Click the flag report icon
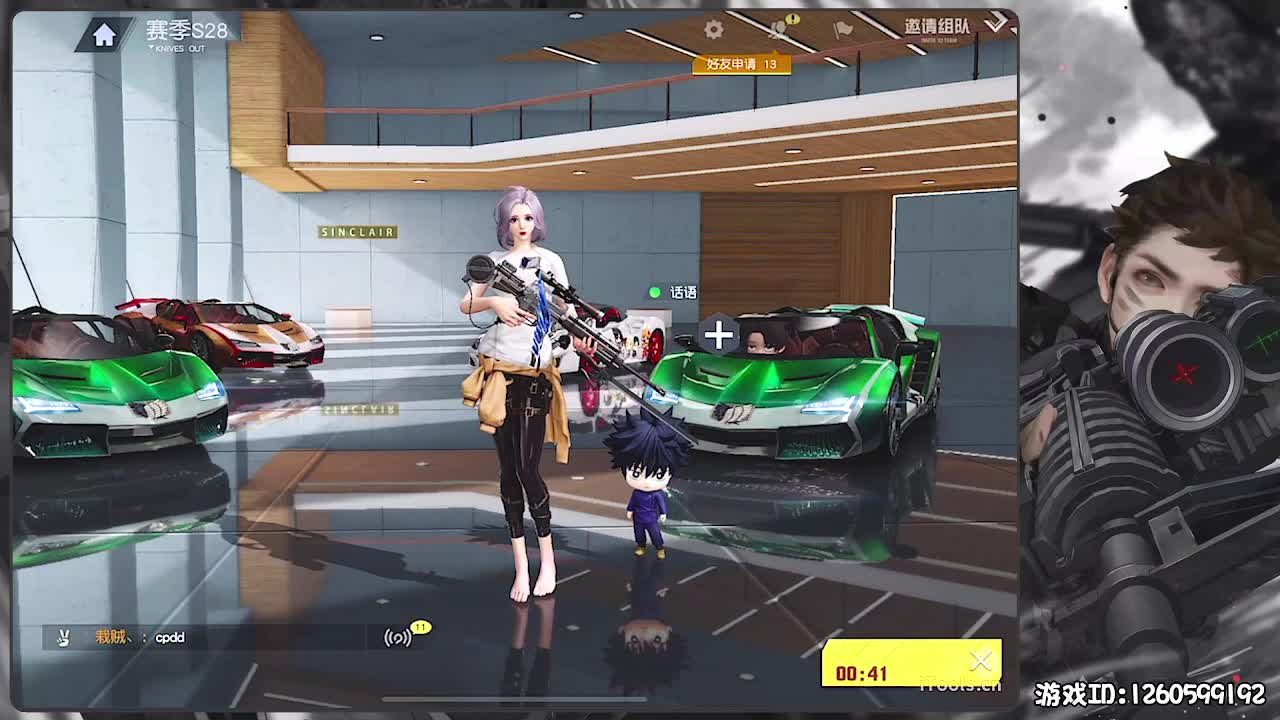The image size is (1280, 720). (842, 30)
